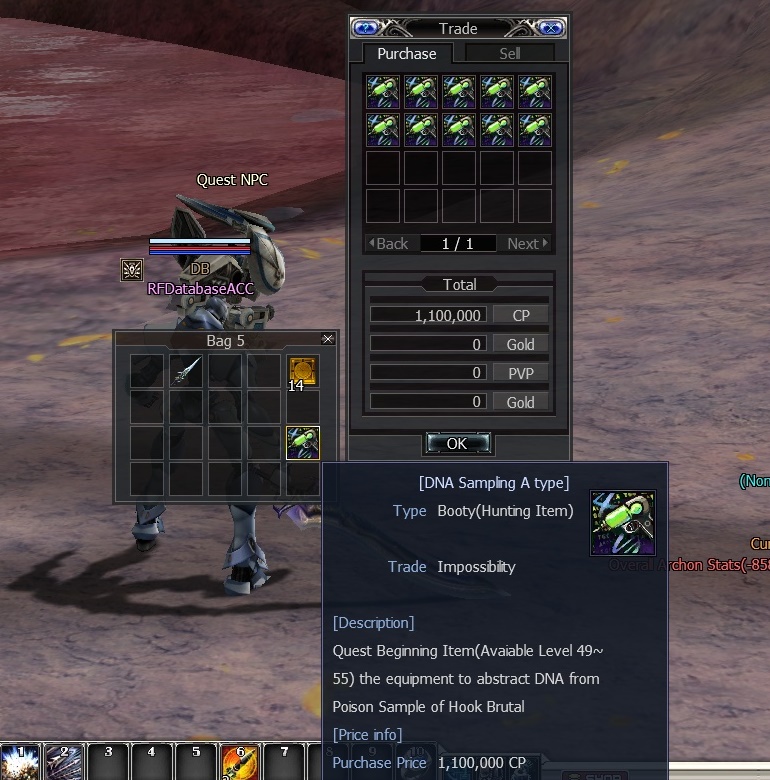The height and width of the screenshot is (780, 770).
Task: Pick the gold item stacked 14
Action: click(x=302, y=371)
